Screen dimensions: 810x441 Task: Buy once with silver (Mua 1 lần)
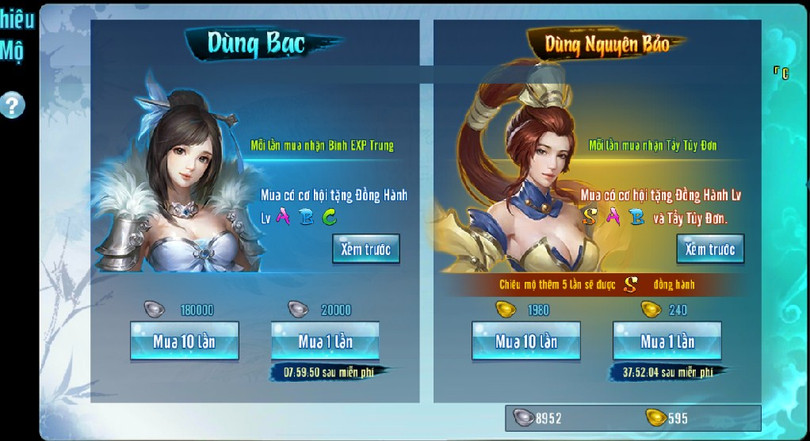pos(325,342)
